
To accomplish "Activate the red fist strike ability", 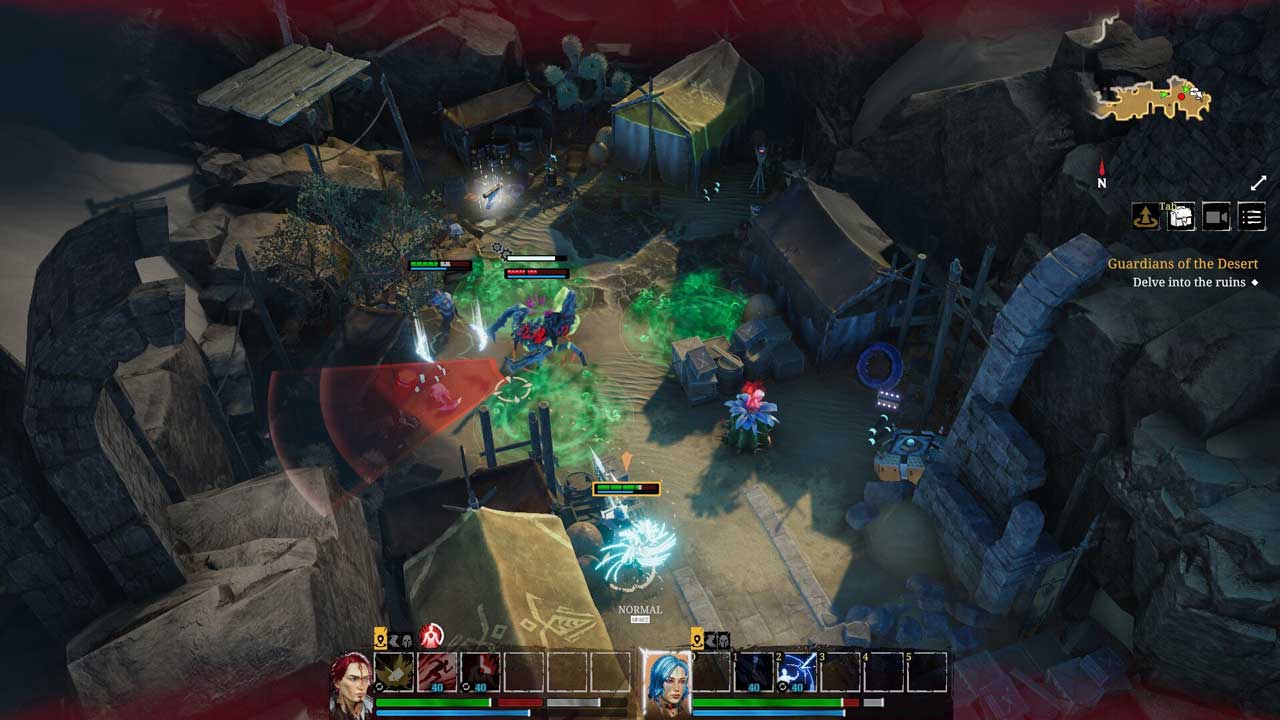I will (x=481, y=672).
